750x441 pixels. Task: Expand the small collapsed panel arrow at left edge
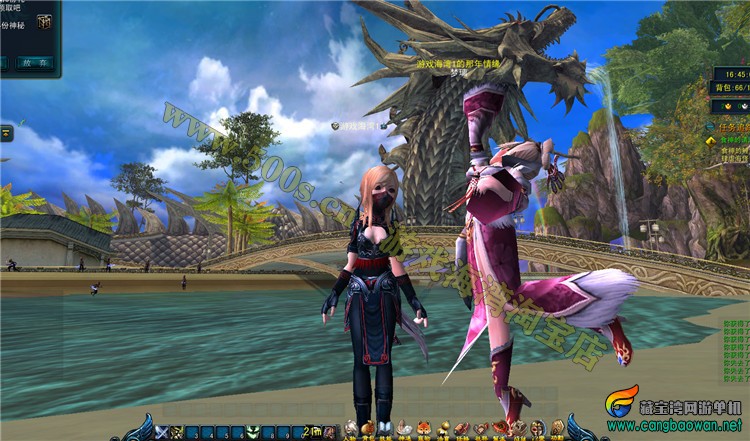[x=6, y=132]
